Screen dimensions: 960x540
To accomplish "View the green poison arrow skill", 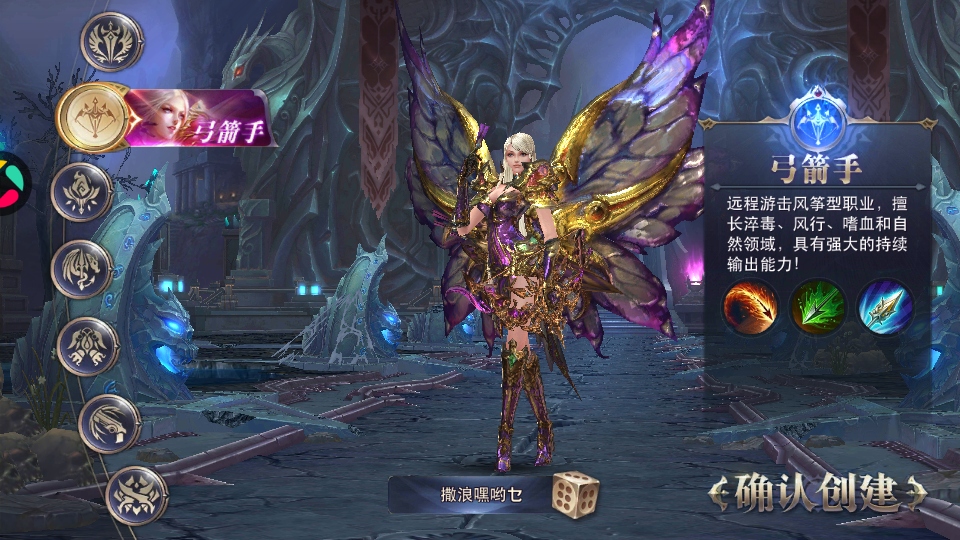I will [818, 307].
